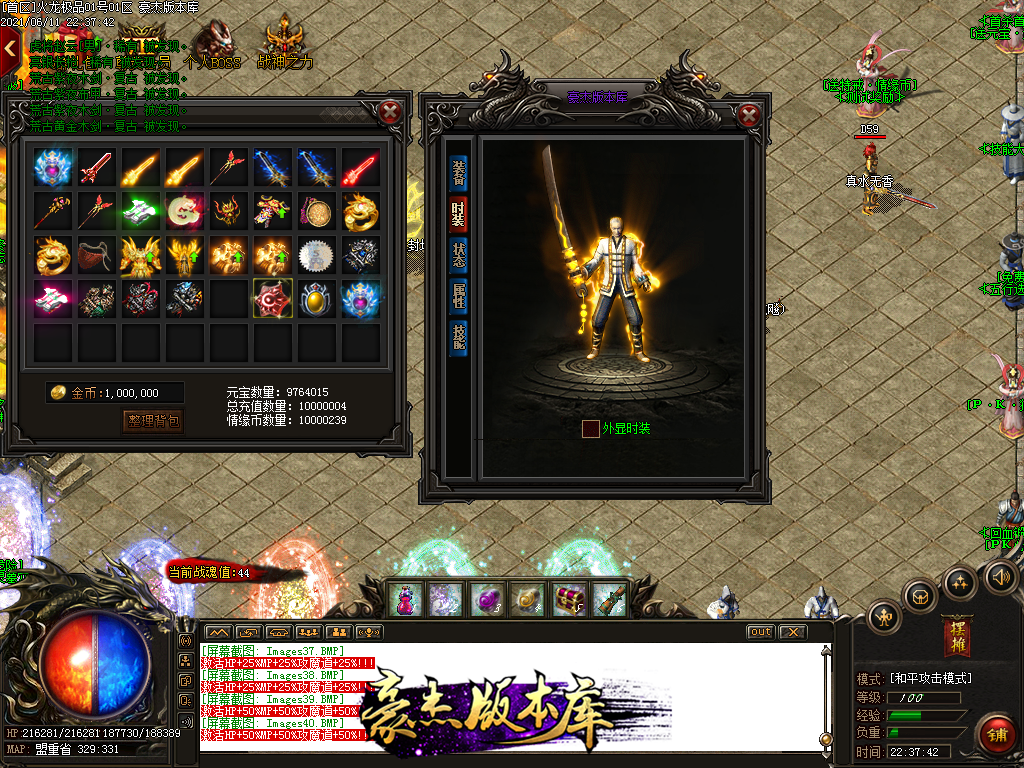Pick the red star emblem item
Image resolution: width=1024 pixels, height=768 pixels.
tap(273, 298)
